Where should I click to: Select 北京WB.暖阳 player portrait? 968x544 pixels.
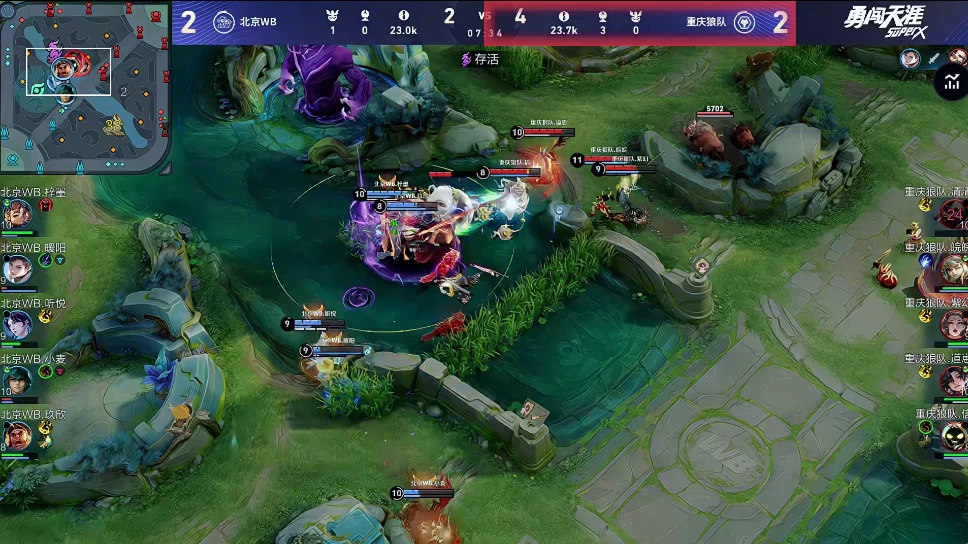point(17,268)
